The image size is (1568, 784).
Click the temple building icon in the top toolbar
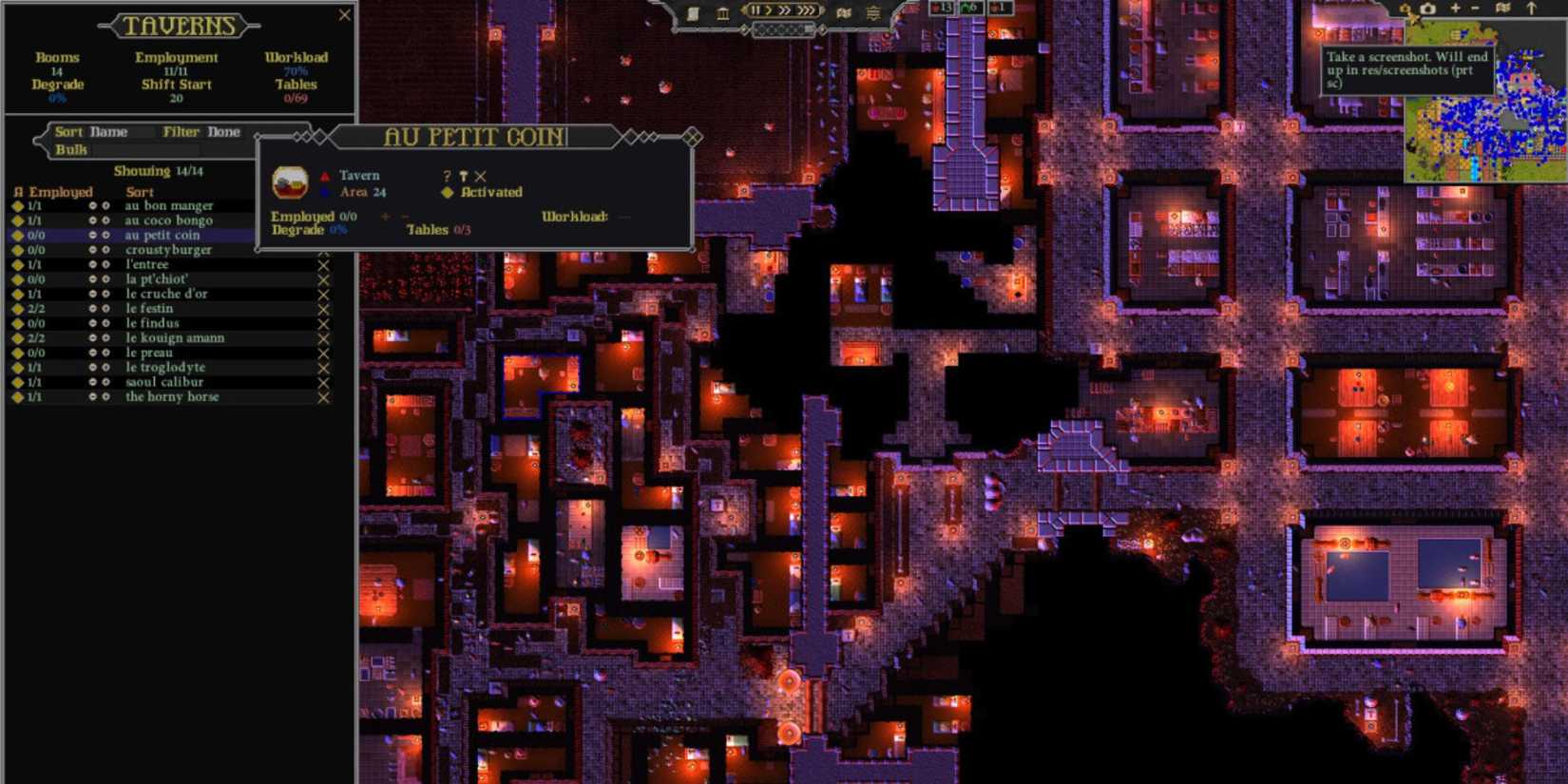click(x=723, y=12)
